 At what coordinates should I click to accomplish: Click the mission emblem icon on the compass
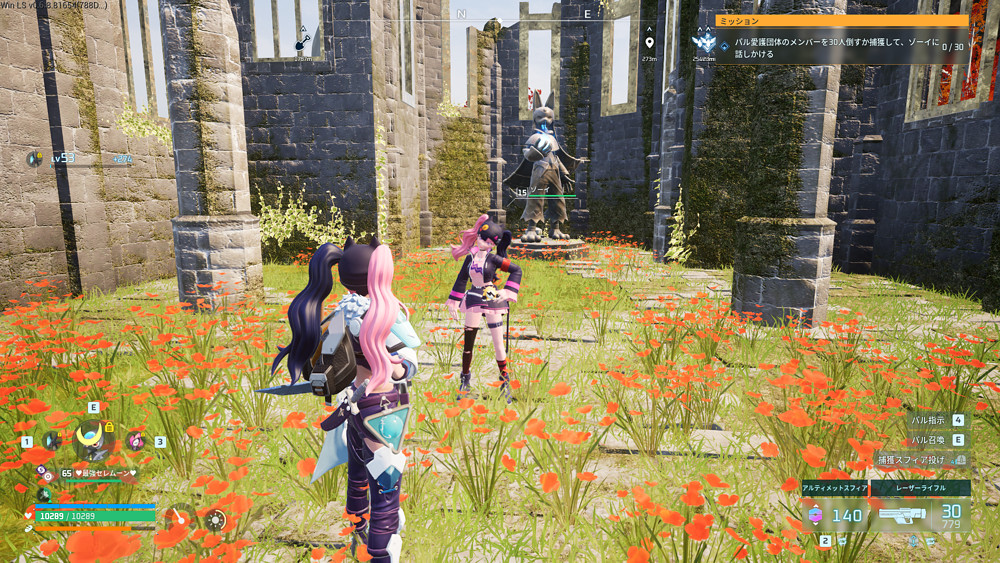tap(703, 43)
